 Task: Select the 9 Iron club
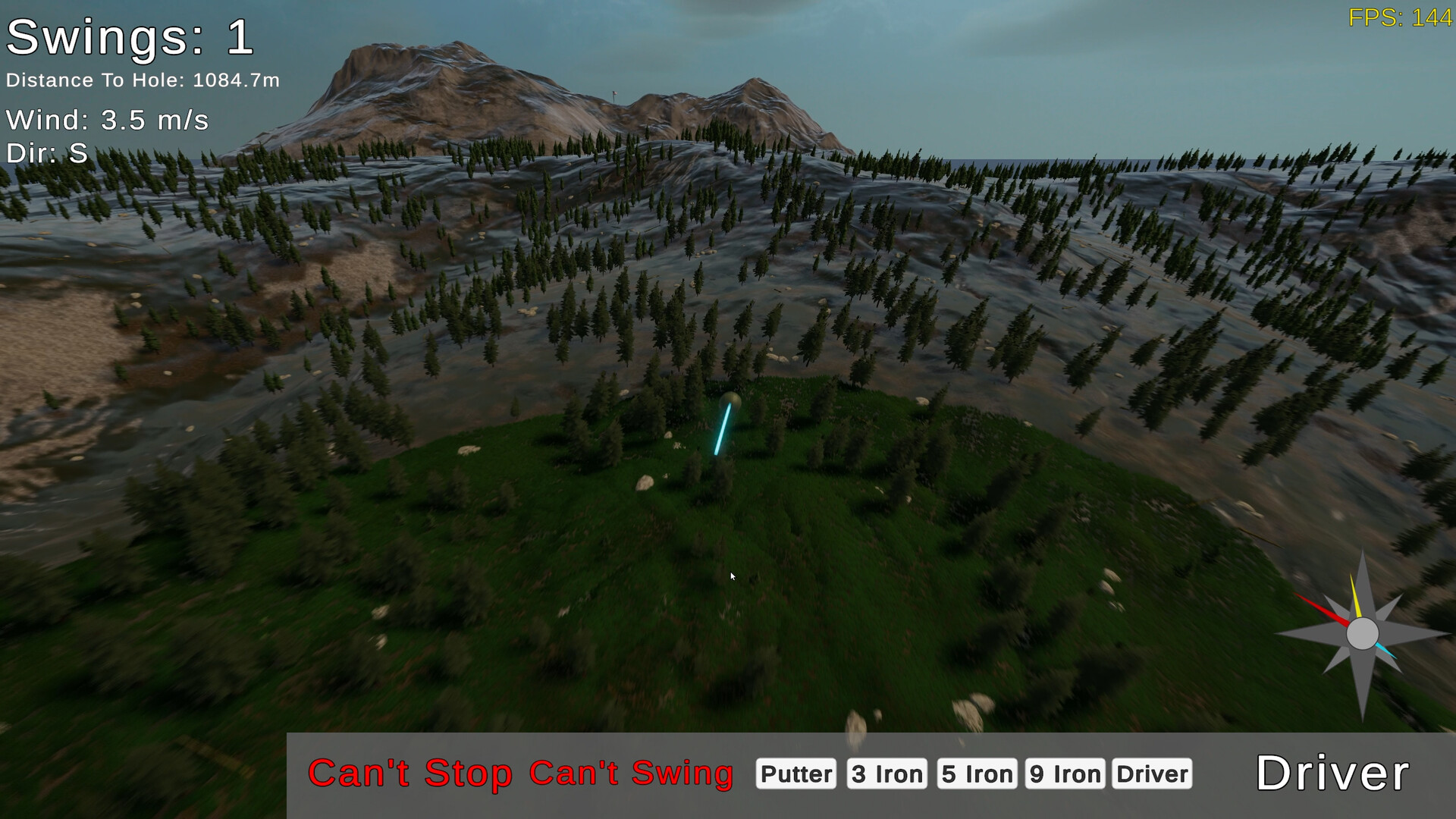1065,773
